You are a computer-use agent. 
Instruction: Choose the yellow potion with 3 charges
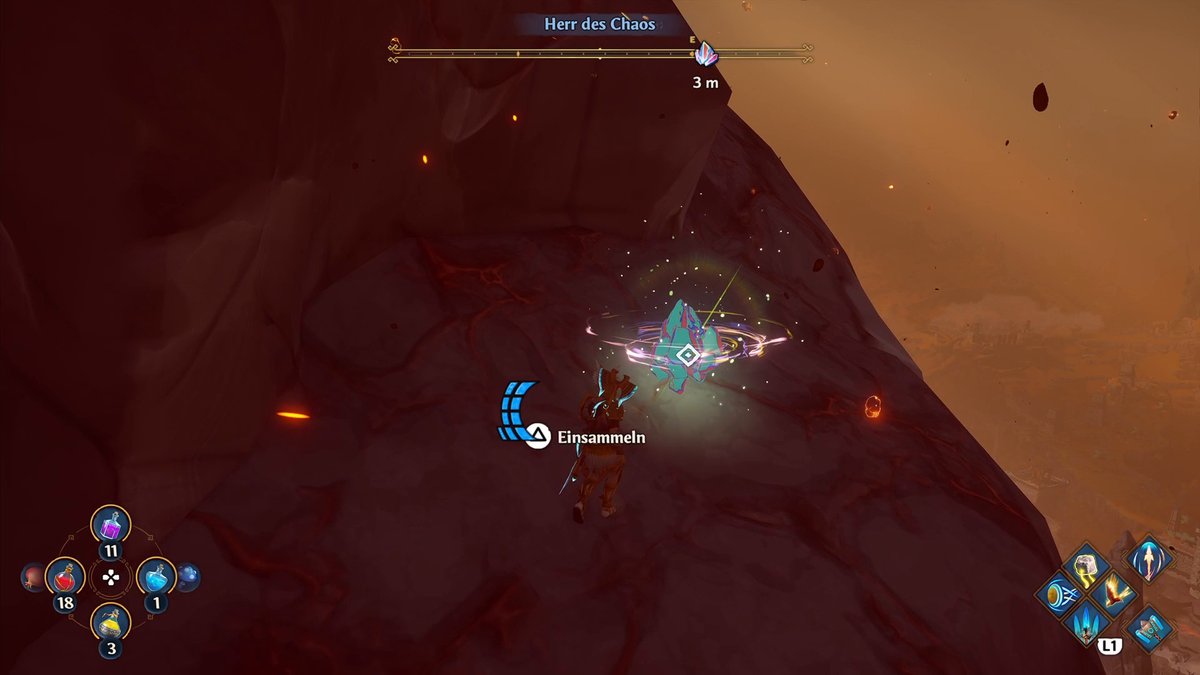pyautogui.click(x=111, y=623)
